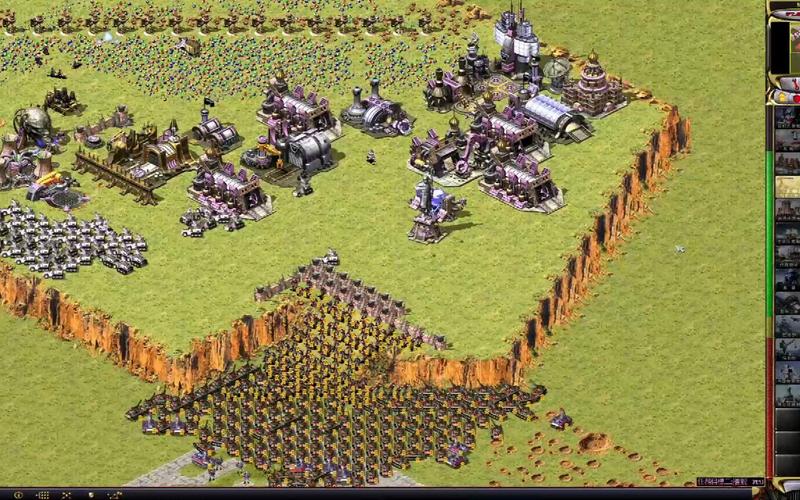Select the highlighted yellow build cameo
Image resolution: width=800 pixels, height=500 pixels.
pyautogui.click(x=787, y=187)
